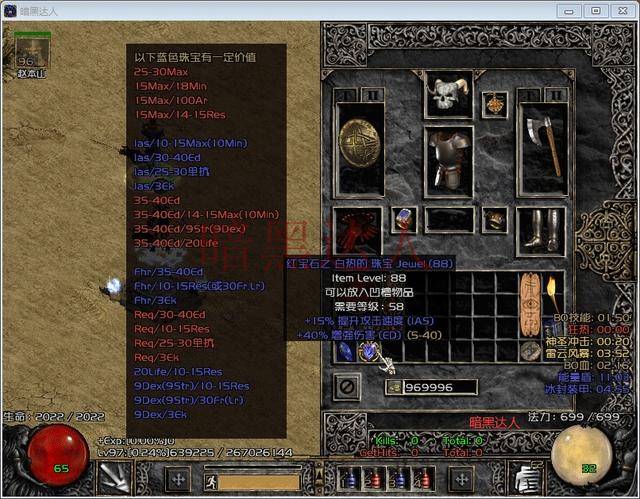Pick the amulet in the neck slot

[494, 102]
